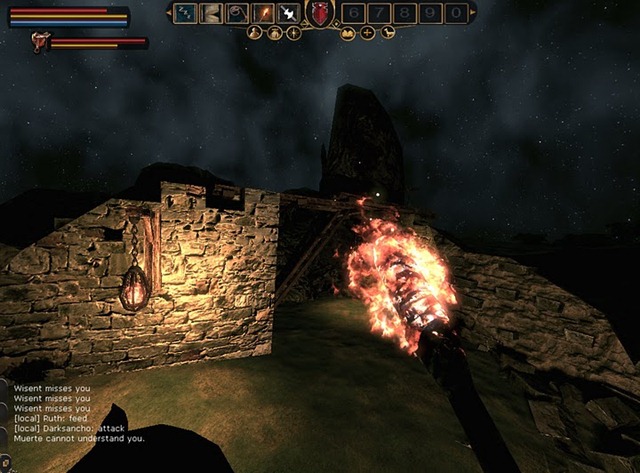Activate the white lightning bolt hotbar slot

pos(289,13)
